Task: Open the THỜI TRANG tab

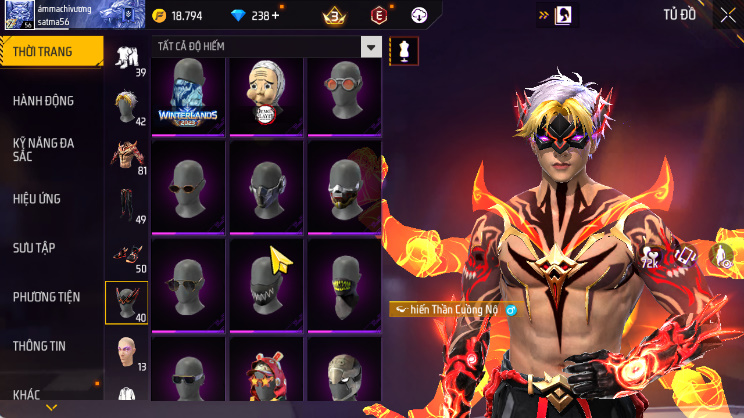Action: [x=50, y=51]
